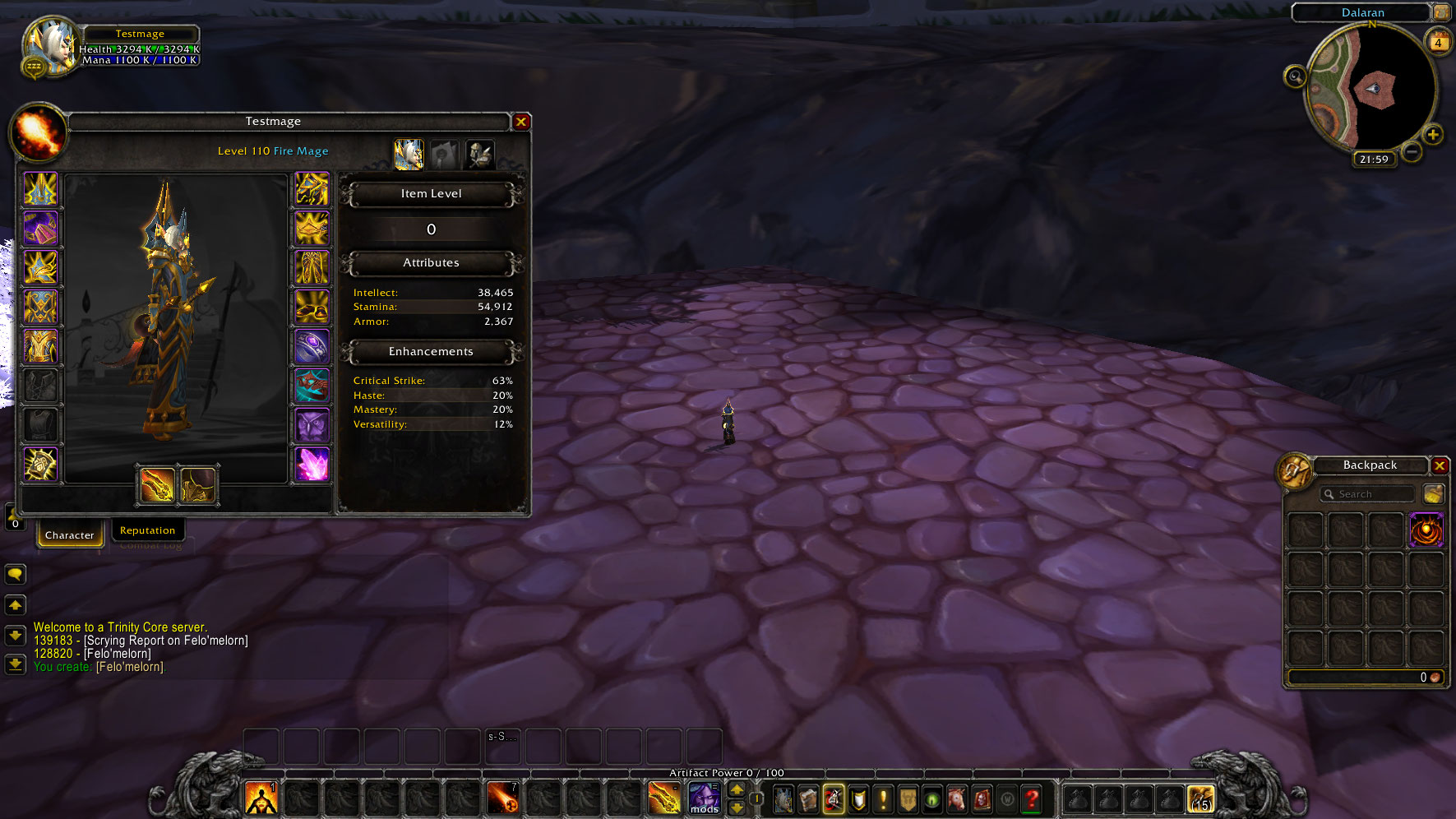Open the Spellbook from the micro menu
This screenshot has height=819, width=1456.
click(808, 798)
